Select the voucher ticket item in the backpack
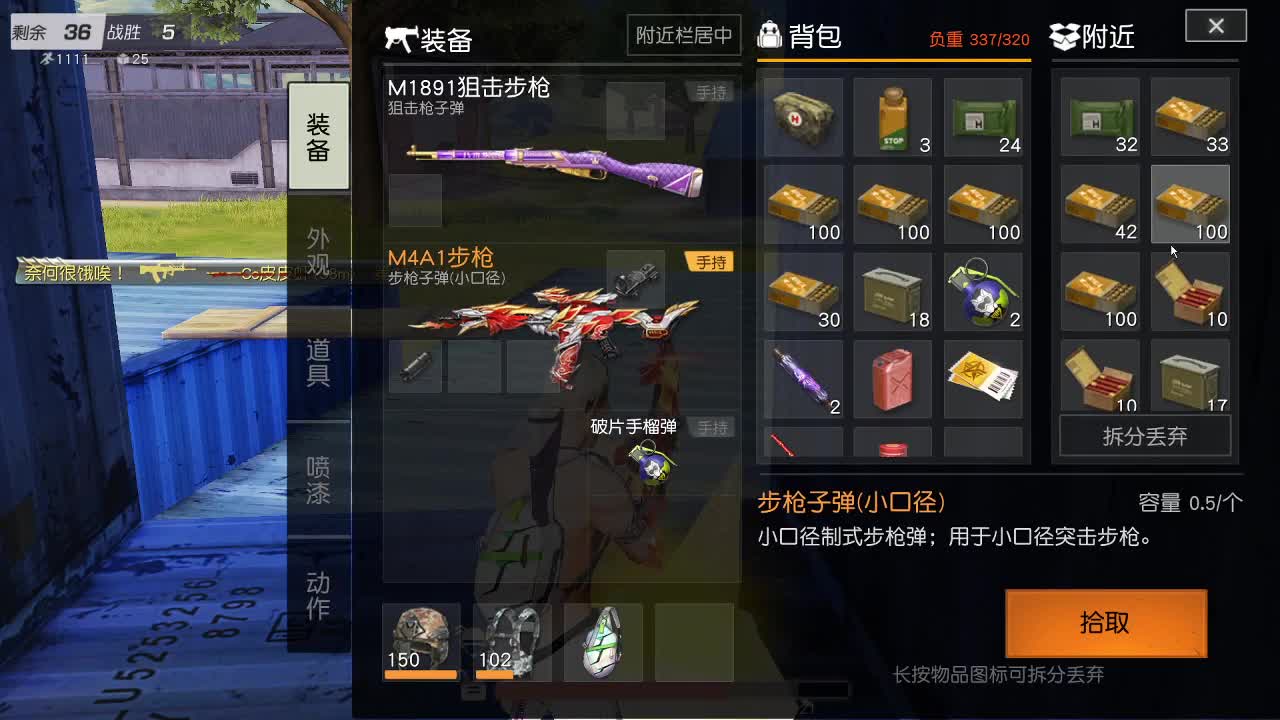 [x=983, y=379]
